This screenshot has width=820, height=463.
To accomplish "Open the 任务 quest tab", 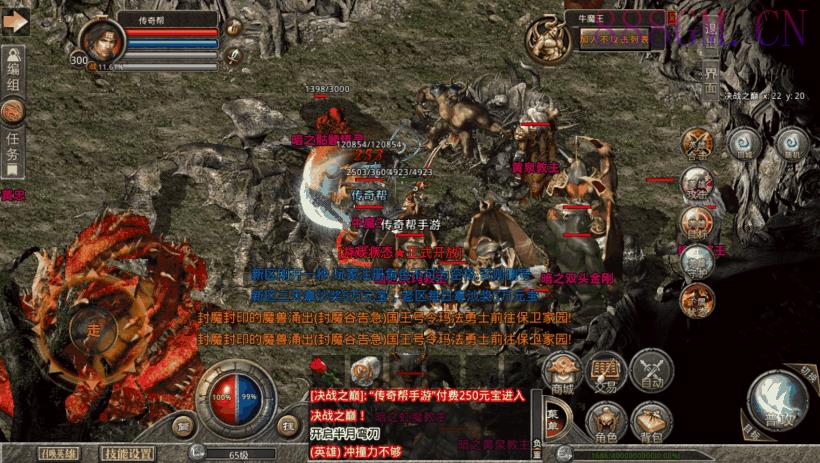I will pos(13,148).
